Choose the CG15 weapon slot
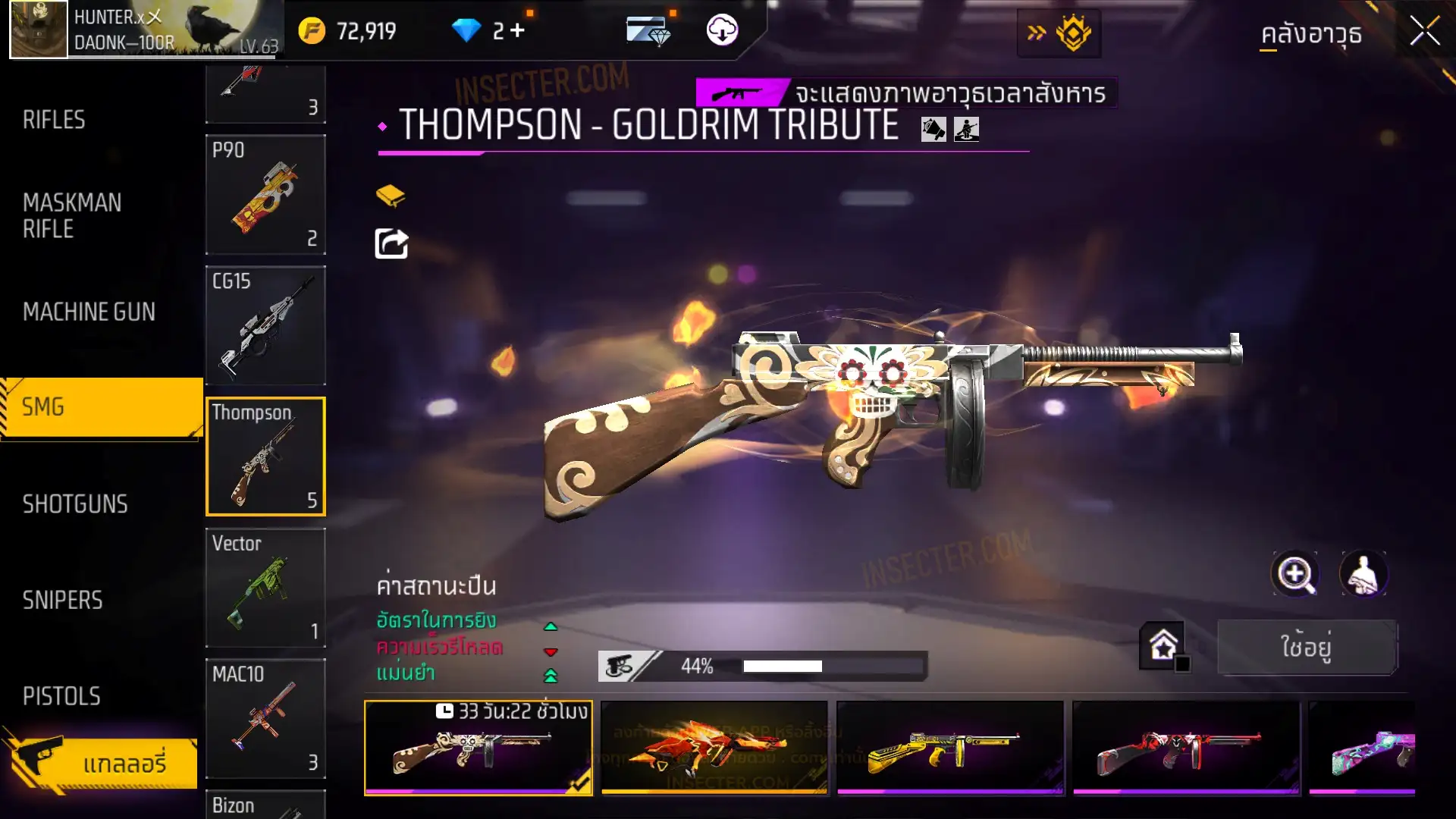 coord(265,325)
